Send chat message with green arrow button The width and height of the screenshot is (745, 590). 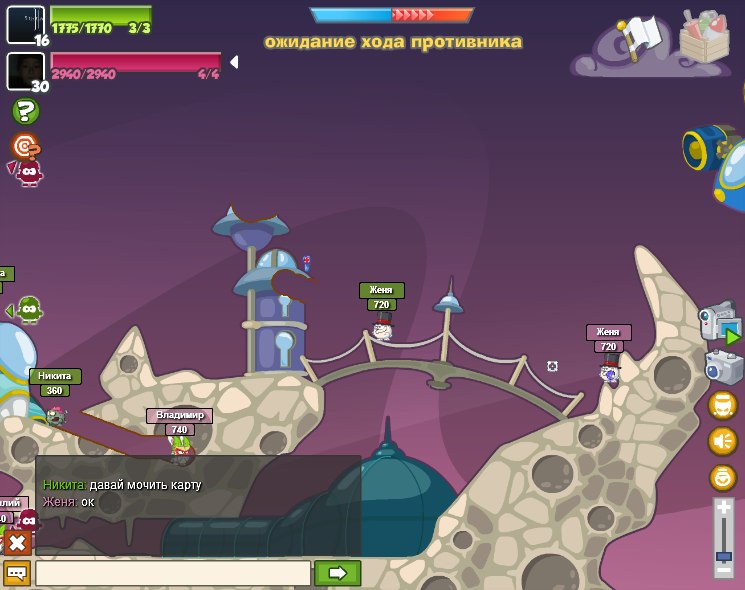click(x=337, y=573)
